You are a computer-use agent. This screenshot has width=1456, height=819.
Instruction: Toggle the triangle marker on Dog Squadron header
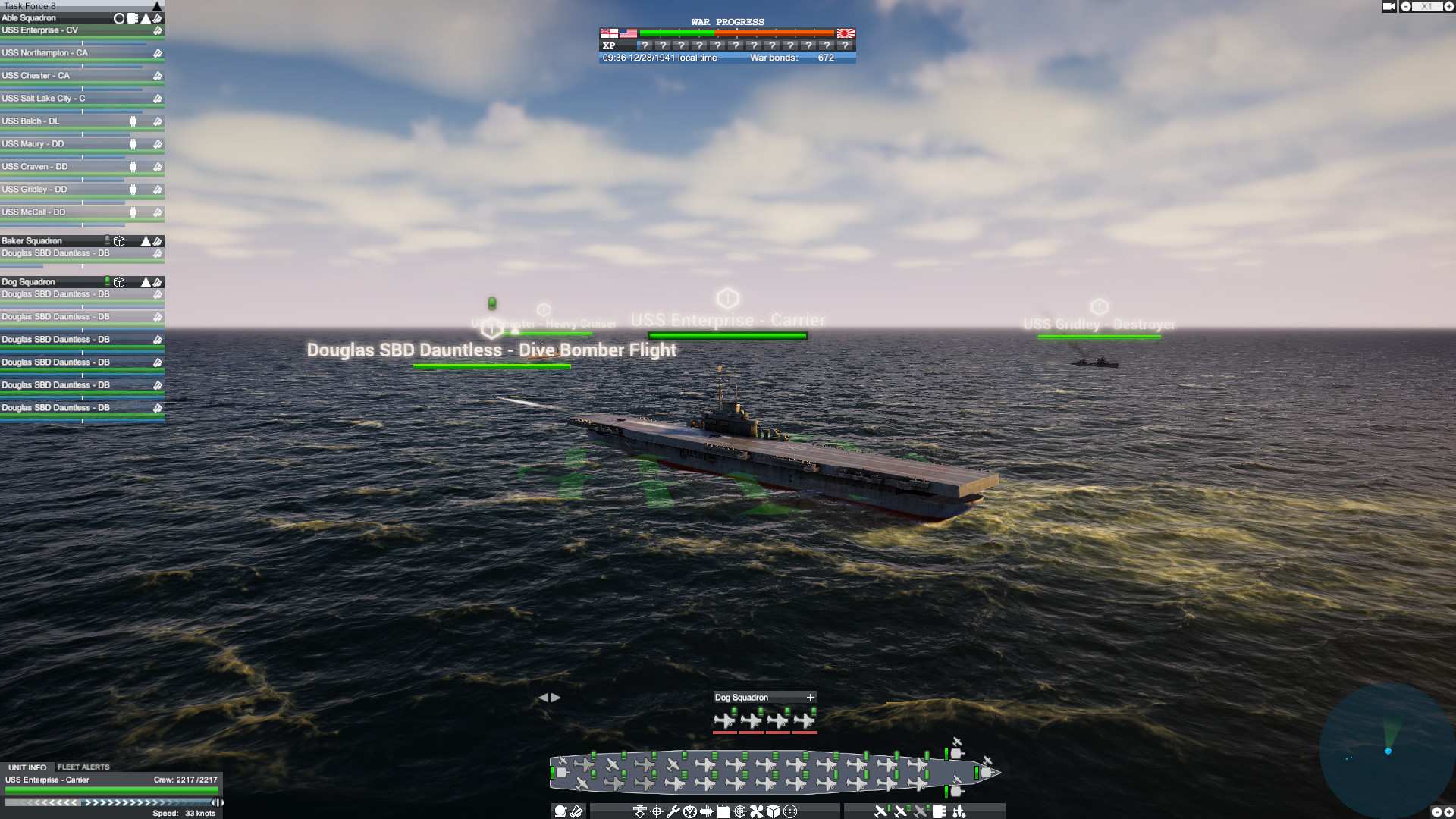click(144, 281)
